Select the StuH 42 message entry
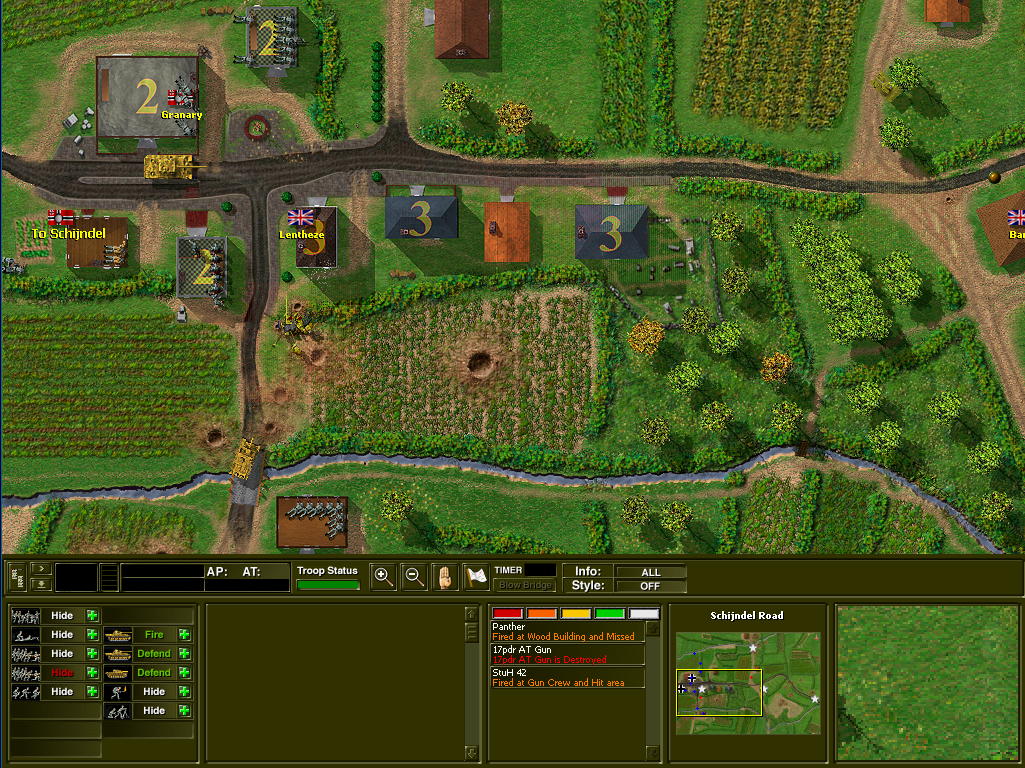Screen dimensions: 1025x768 click(x=566, y=677)
